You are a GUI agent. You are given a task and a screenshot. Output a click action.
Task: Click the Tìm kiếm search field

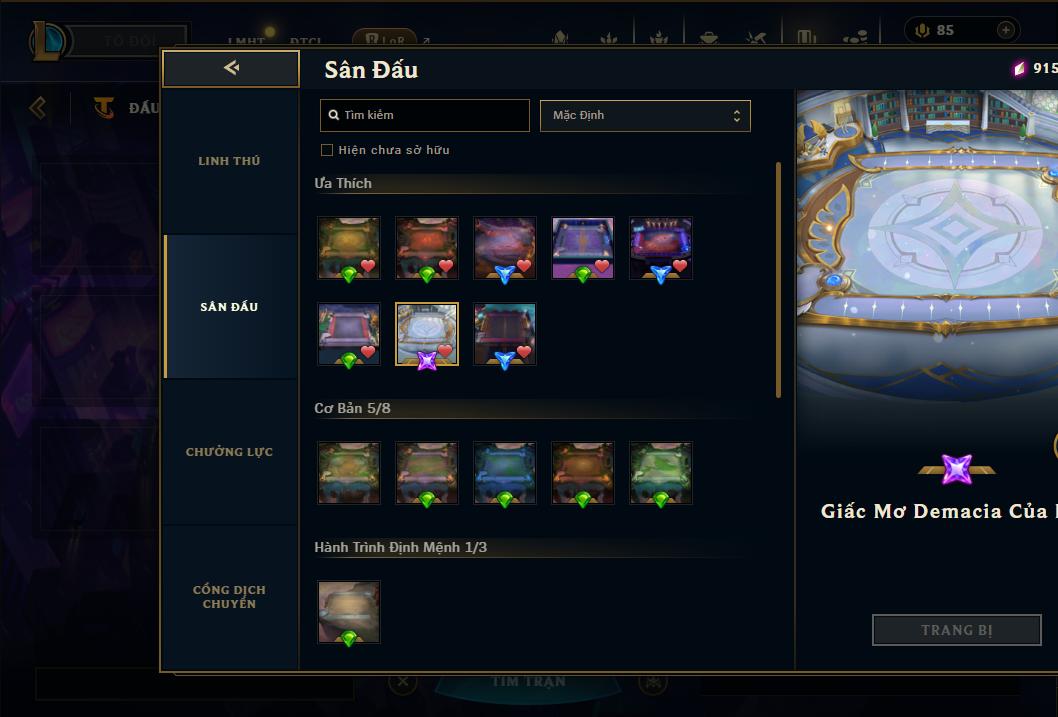click(x=425, y=115)
